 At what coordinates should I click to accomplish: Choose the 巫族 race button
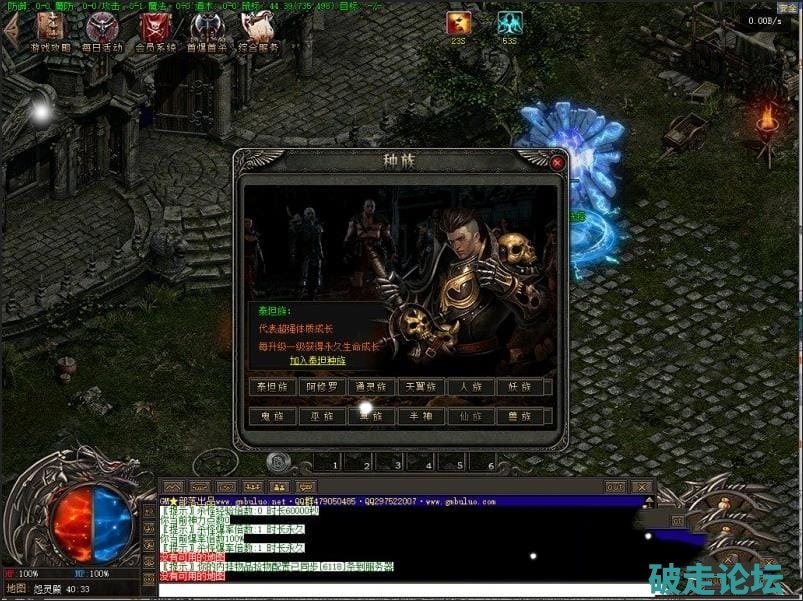point(322,416)
